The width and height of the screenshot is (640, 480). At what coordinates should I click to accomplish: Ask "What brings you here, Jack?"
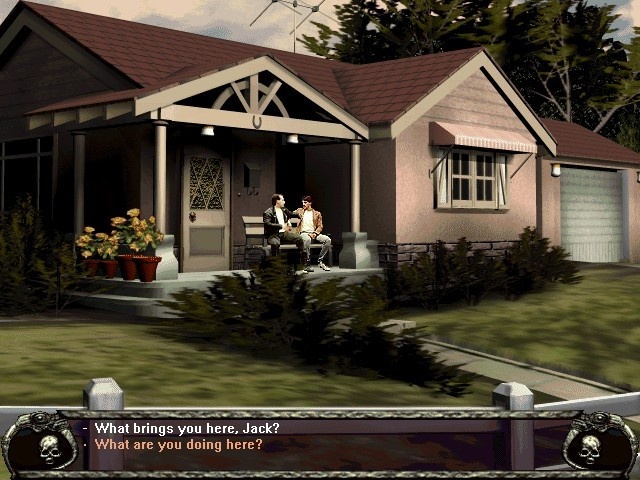tap(187, 428)
